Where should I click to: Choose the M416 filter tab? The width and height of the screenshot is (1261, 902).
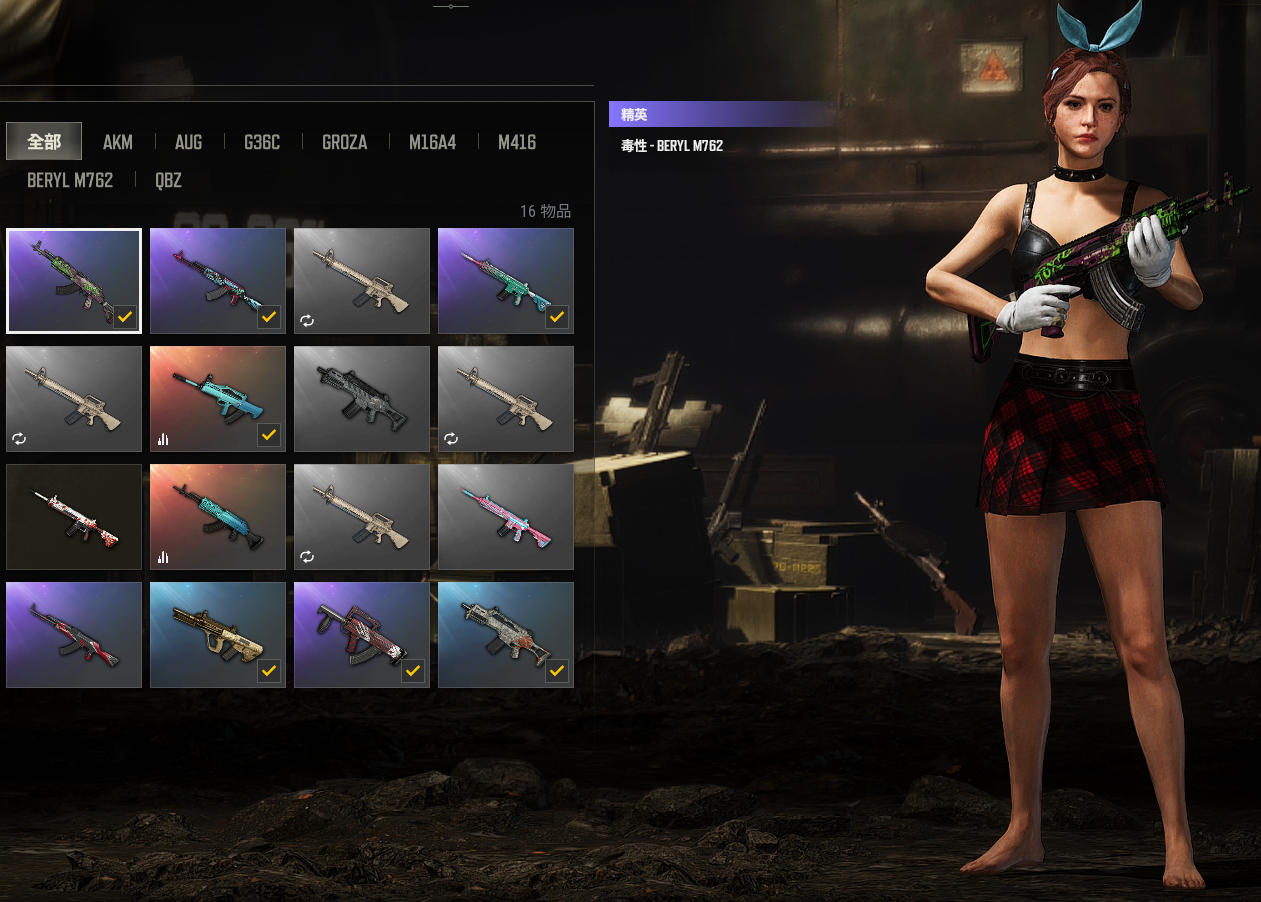click(x=517, y=142)
